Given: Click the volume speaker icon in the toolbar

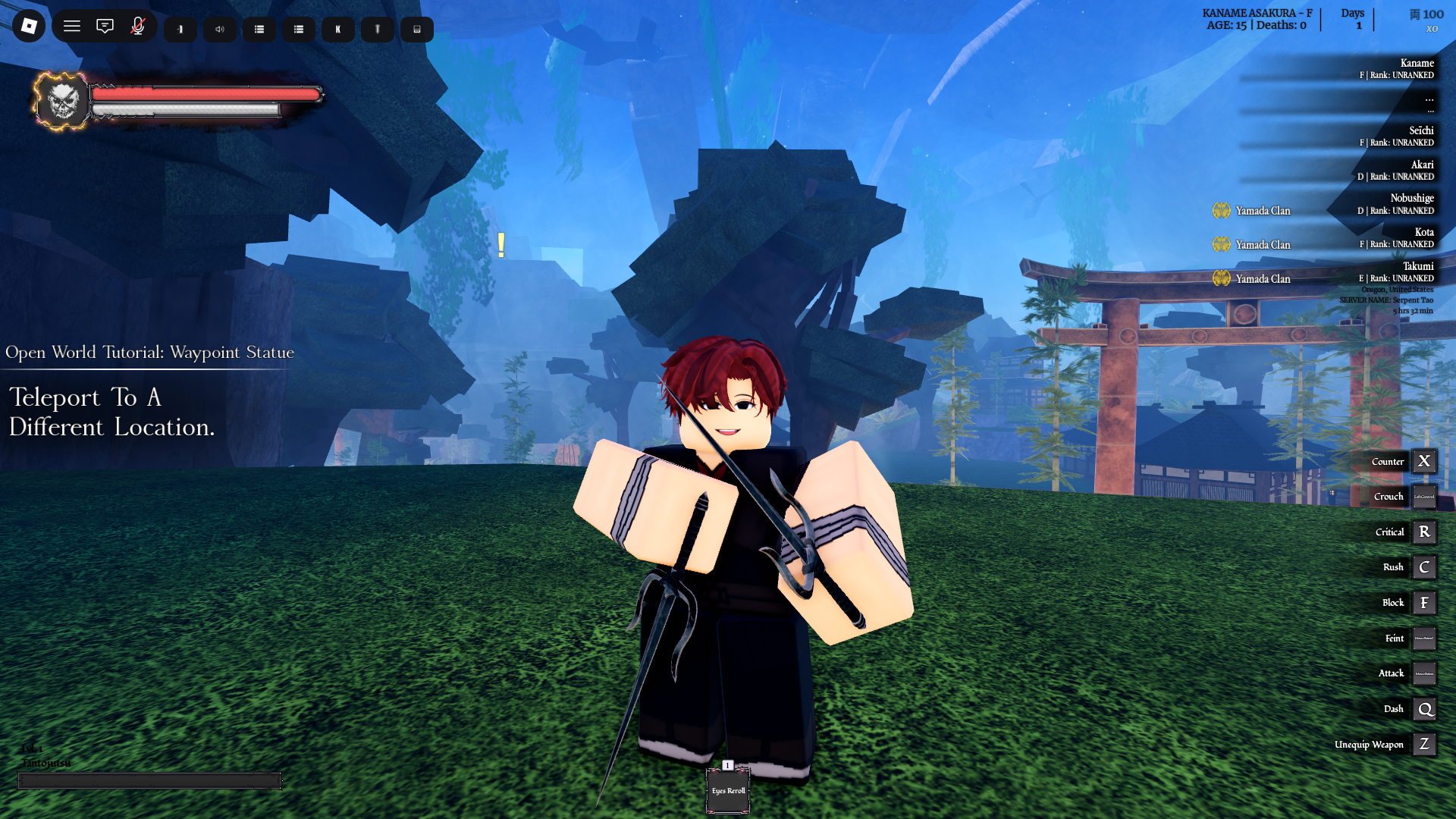Looking at the screenshot, I should click(220, 30).
